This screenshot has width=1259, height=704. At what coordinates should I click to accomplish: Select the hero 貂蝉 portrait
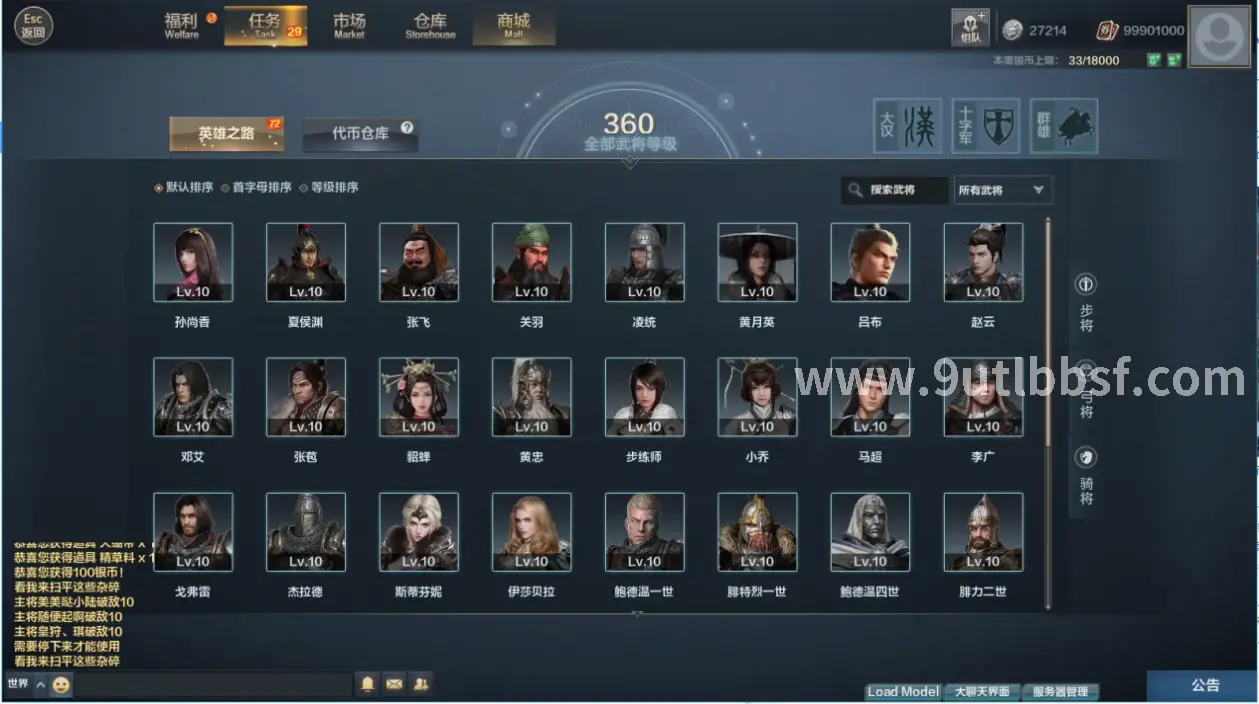[419, 397]
